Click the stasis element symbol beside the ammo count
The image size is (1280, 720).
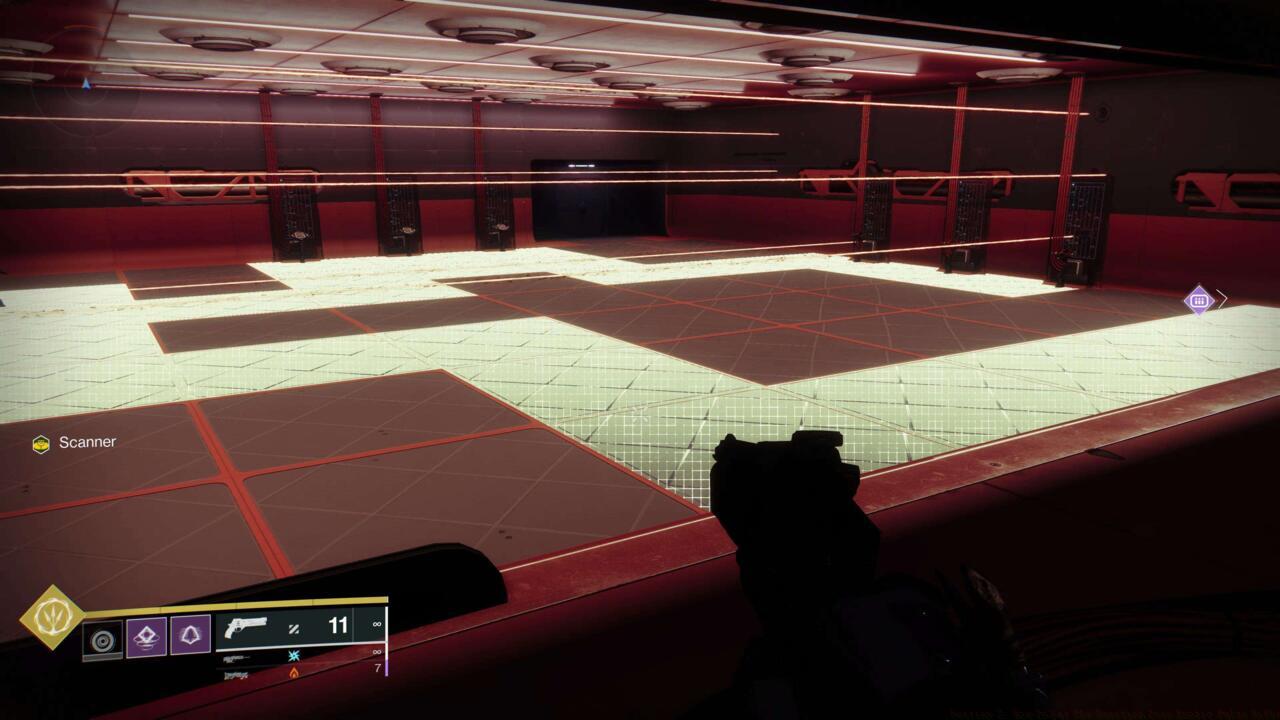(x=293, y=627)
